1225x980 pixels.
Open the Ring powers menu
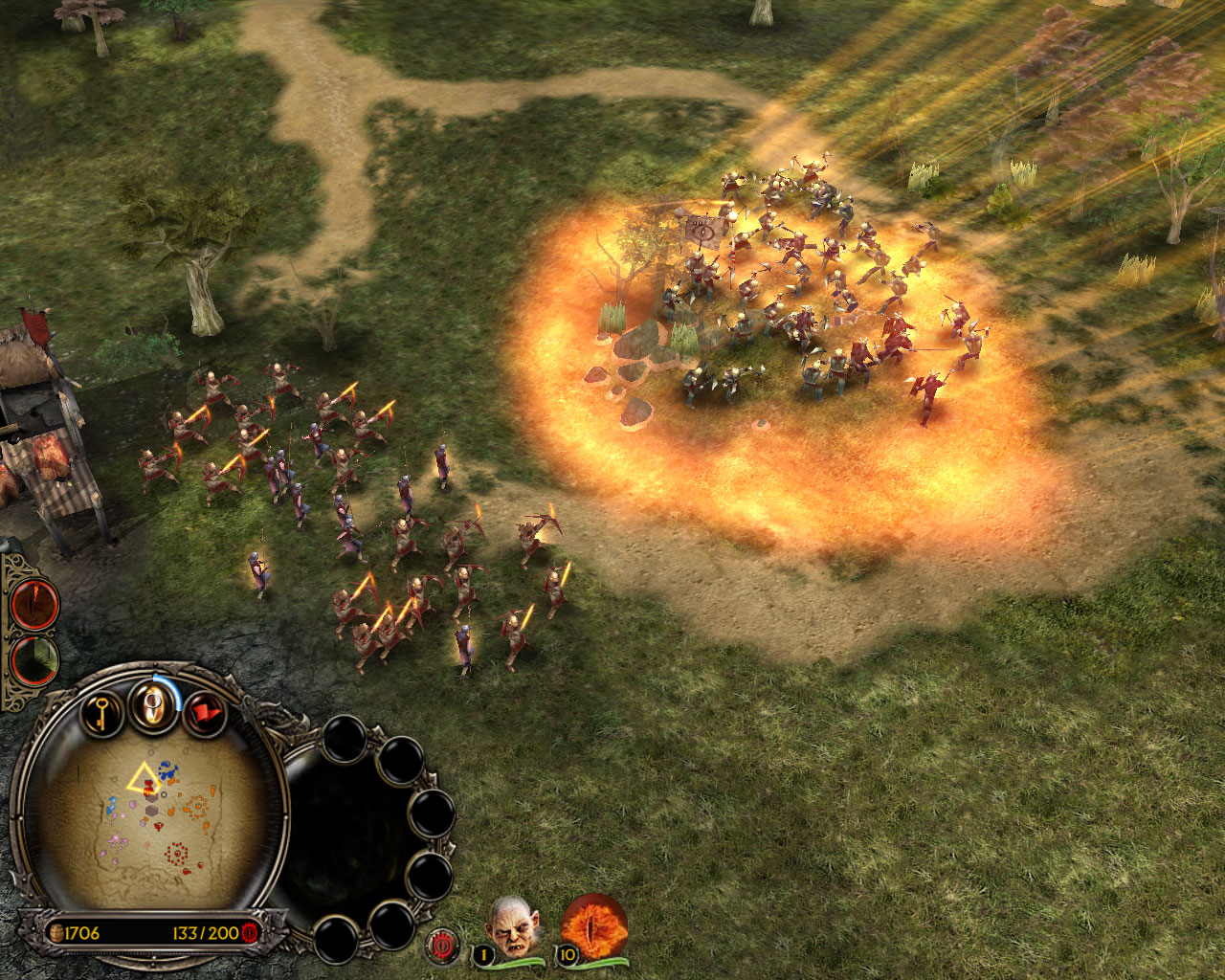[153, 707]
